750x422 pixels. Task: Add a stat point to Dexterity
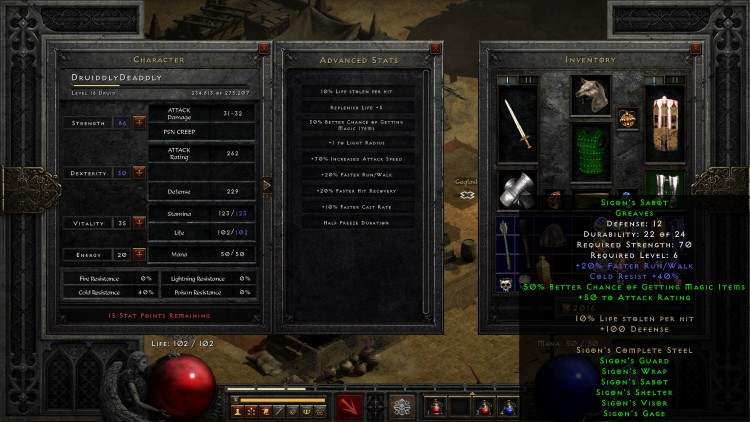coord(138,172)
